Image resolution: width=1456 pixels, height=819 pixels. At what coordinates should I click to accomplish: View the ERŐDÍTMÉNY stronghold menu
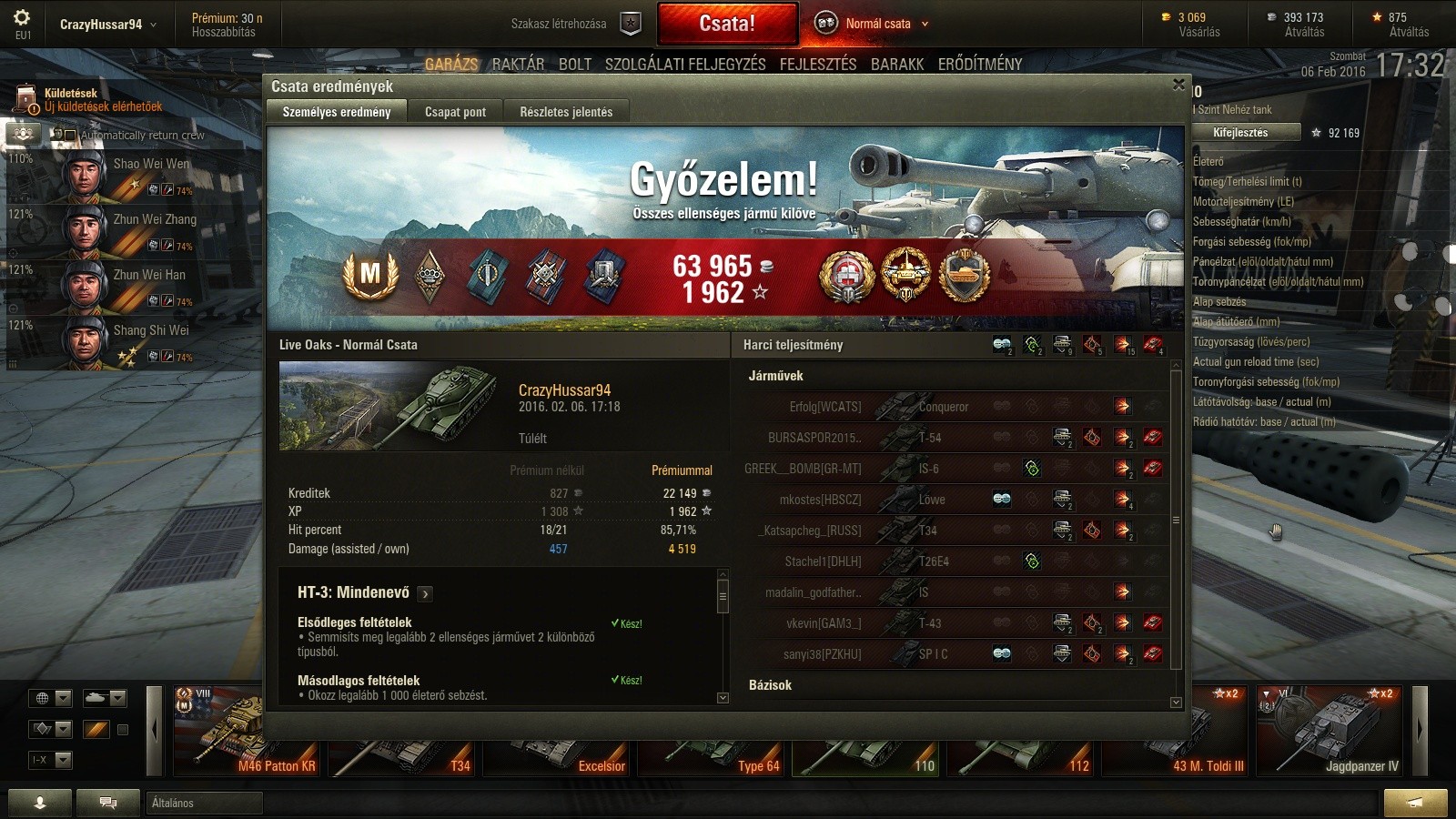980,64
